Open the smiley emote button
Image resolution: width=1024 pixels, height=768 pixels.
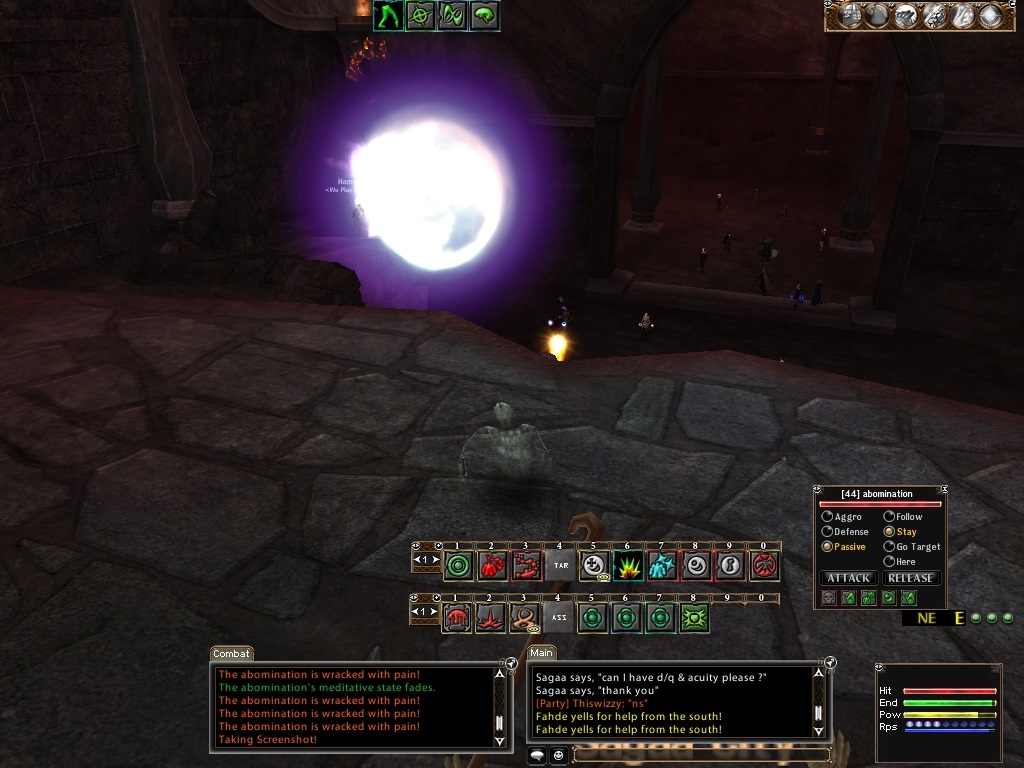(x=558, y=755)
